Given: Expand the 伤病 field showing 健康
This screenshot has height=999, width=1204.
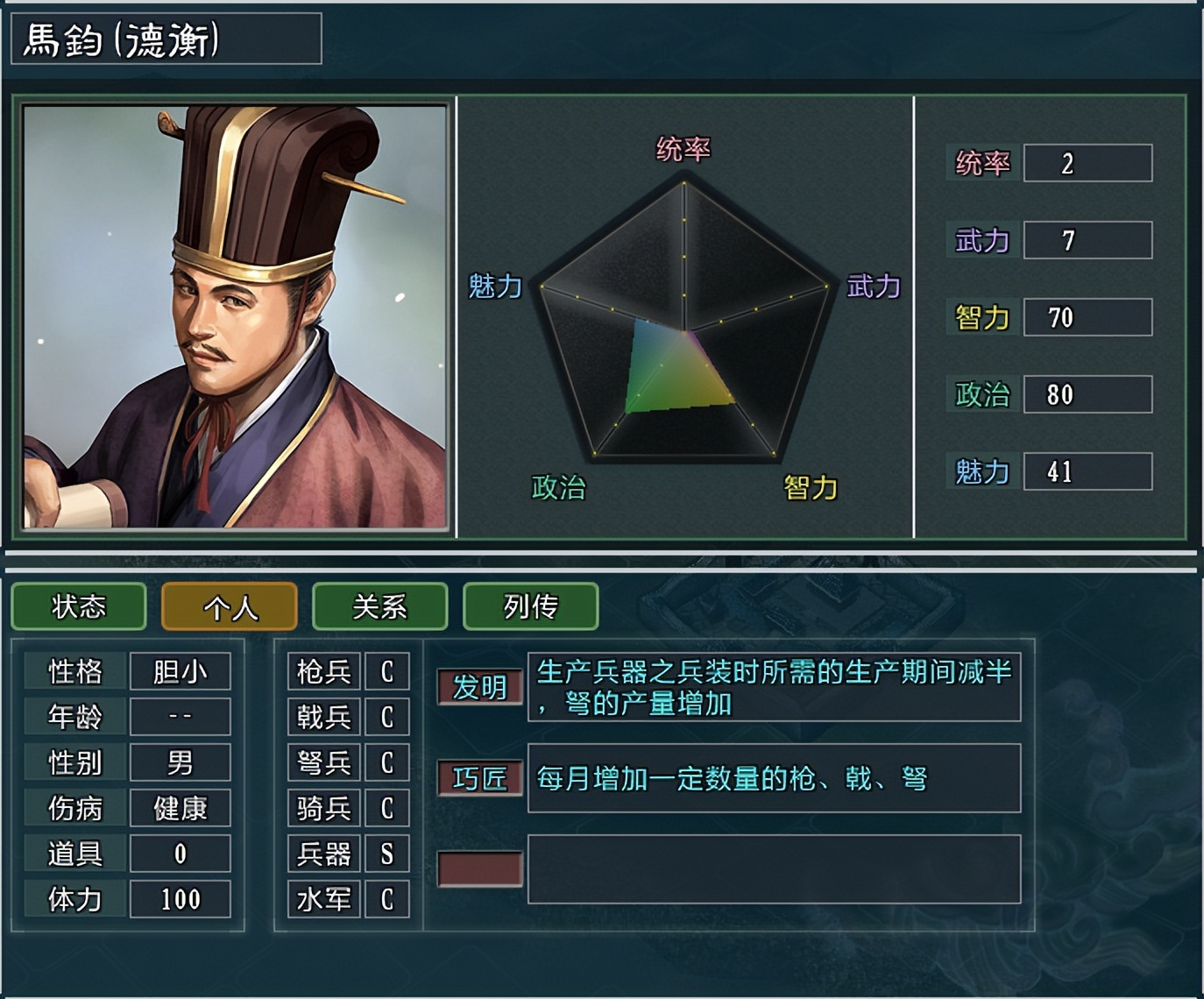Looking at the screenshot, I should coord(180,808).
